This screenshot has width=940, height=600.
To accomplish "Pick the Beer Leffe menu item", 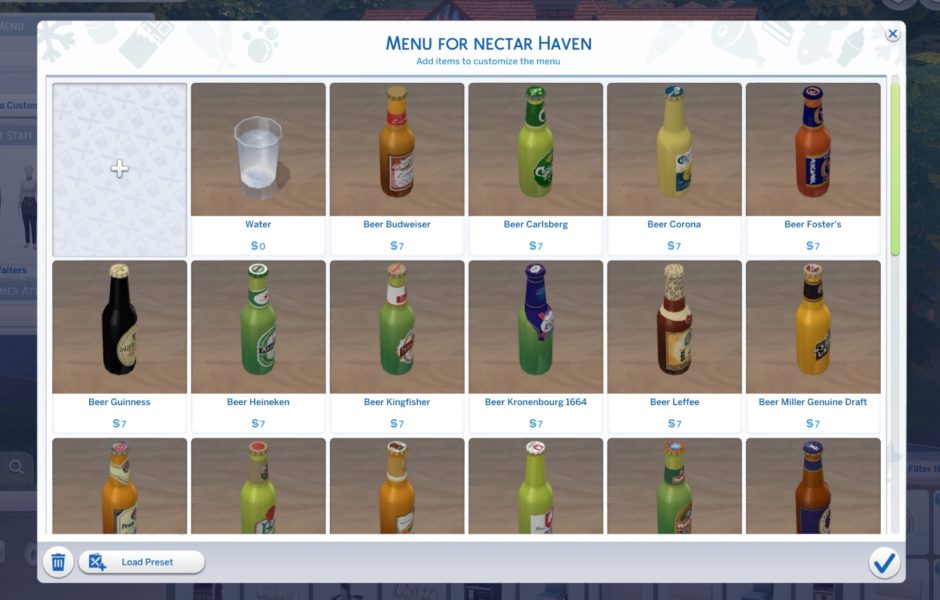I will pos(674,345).
